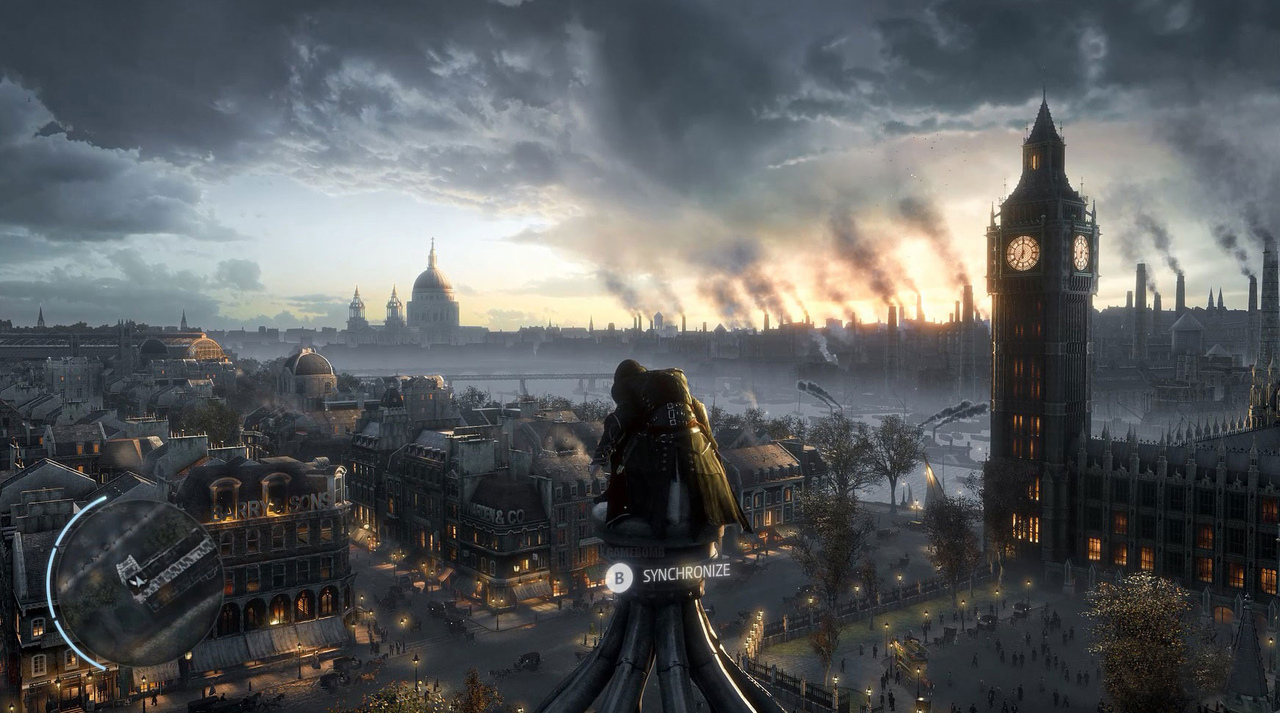Open the circular minimap
The width and height of the screenshot is (1280, 713).
pyautogui.click(x=137, y=583)
